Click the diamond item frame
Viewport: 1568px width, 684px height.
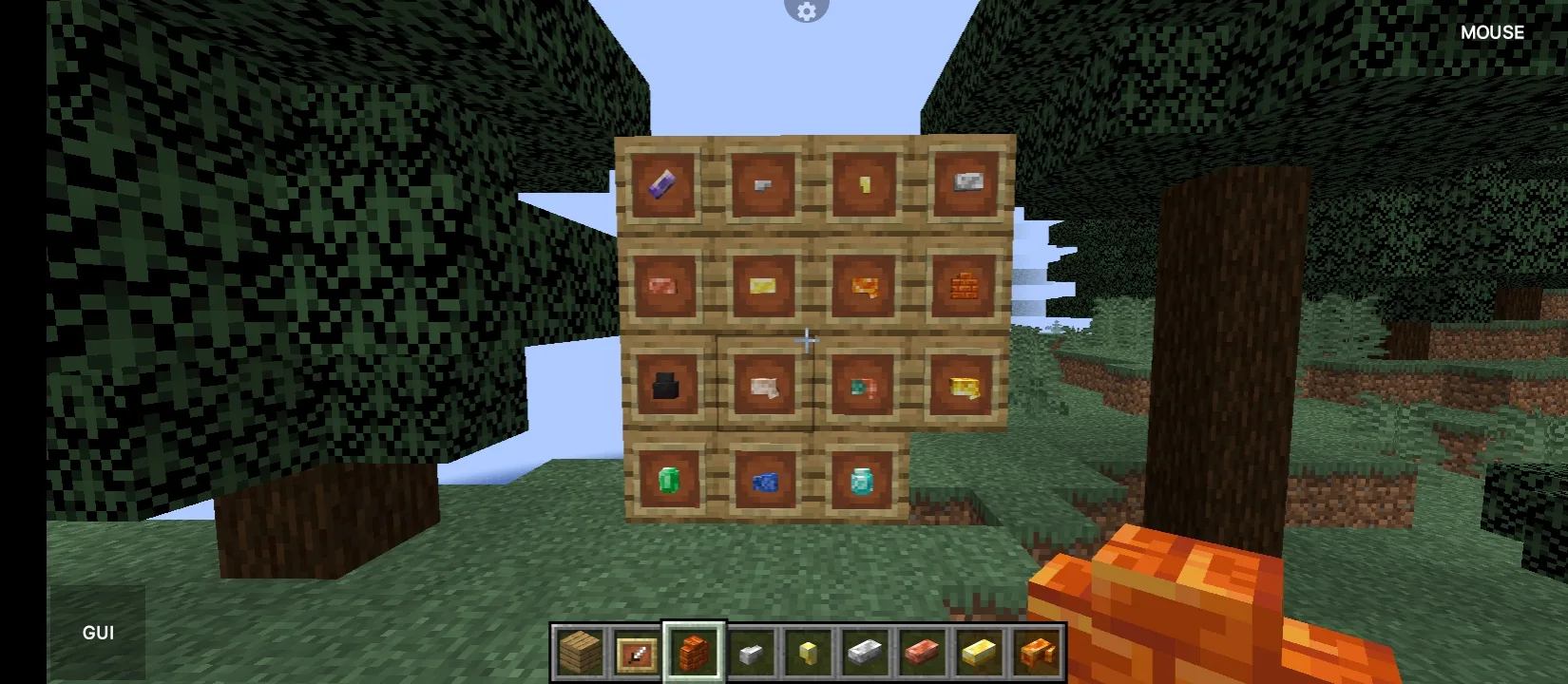(x=863, y=483)
